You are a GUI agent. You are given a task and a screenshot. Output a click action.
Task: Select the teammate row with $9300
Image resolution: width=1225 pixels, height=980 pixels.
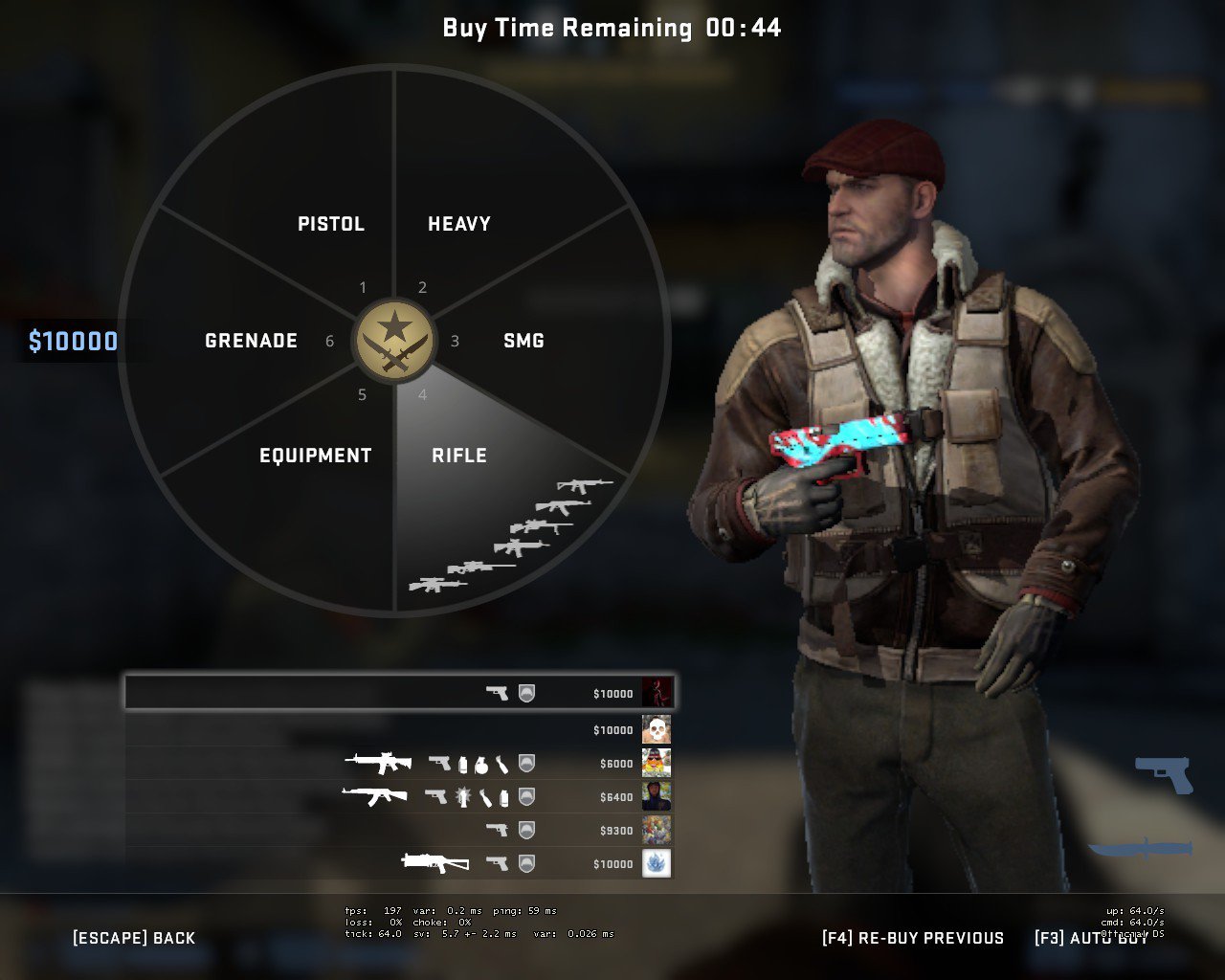(x=398, y=830)
